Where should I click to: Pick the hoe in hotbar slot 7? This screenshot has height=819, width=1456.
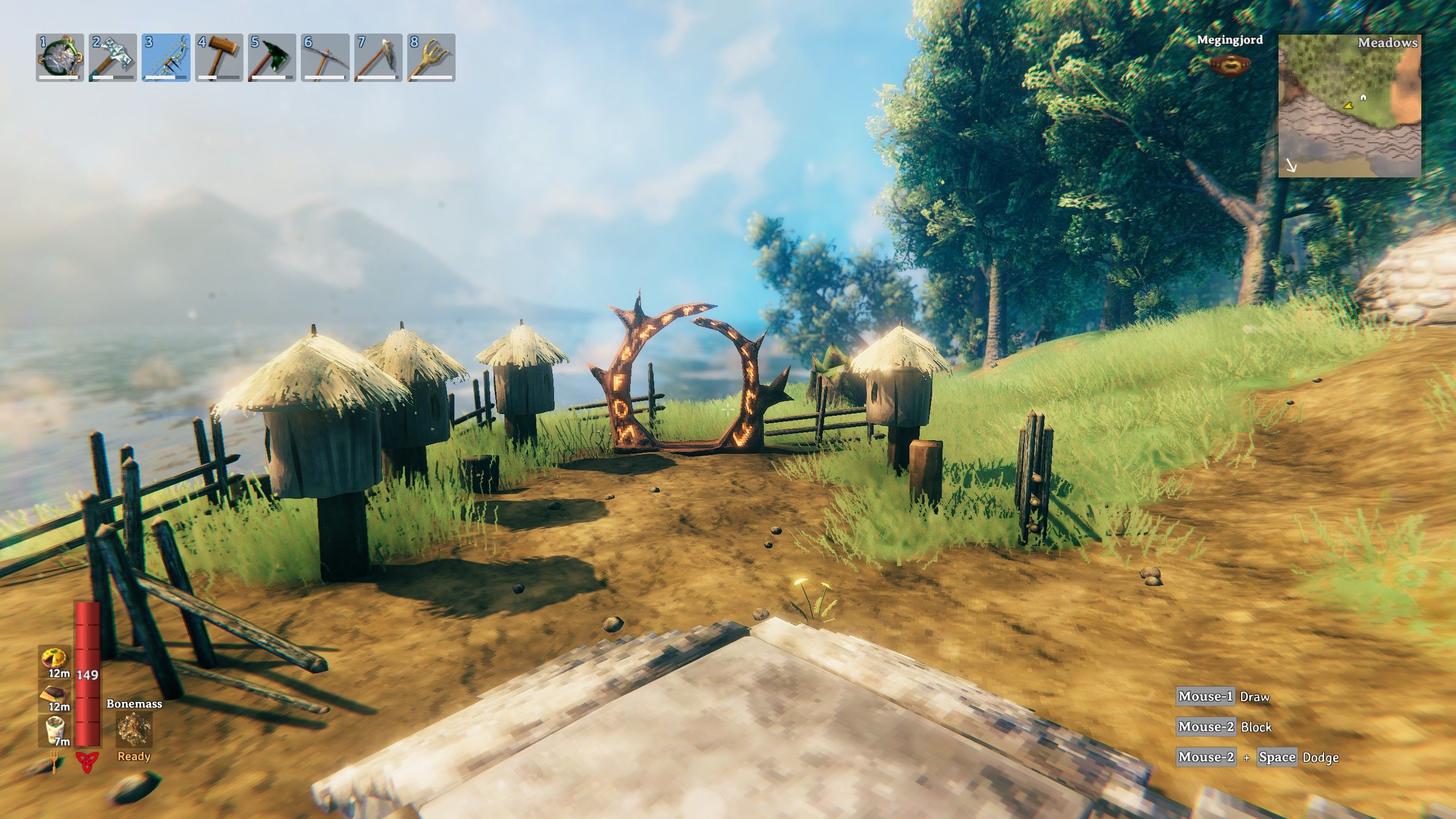(x=378, y=57)
